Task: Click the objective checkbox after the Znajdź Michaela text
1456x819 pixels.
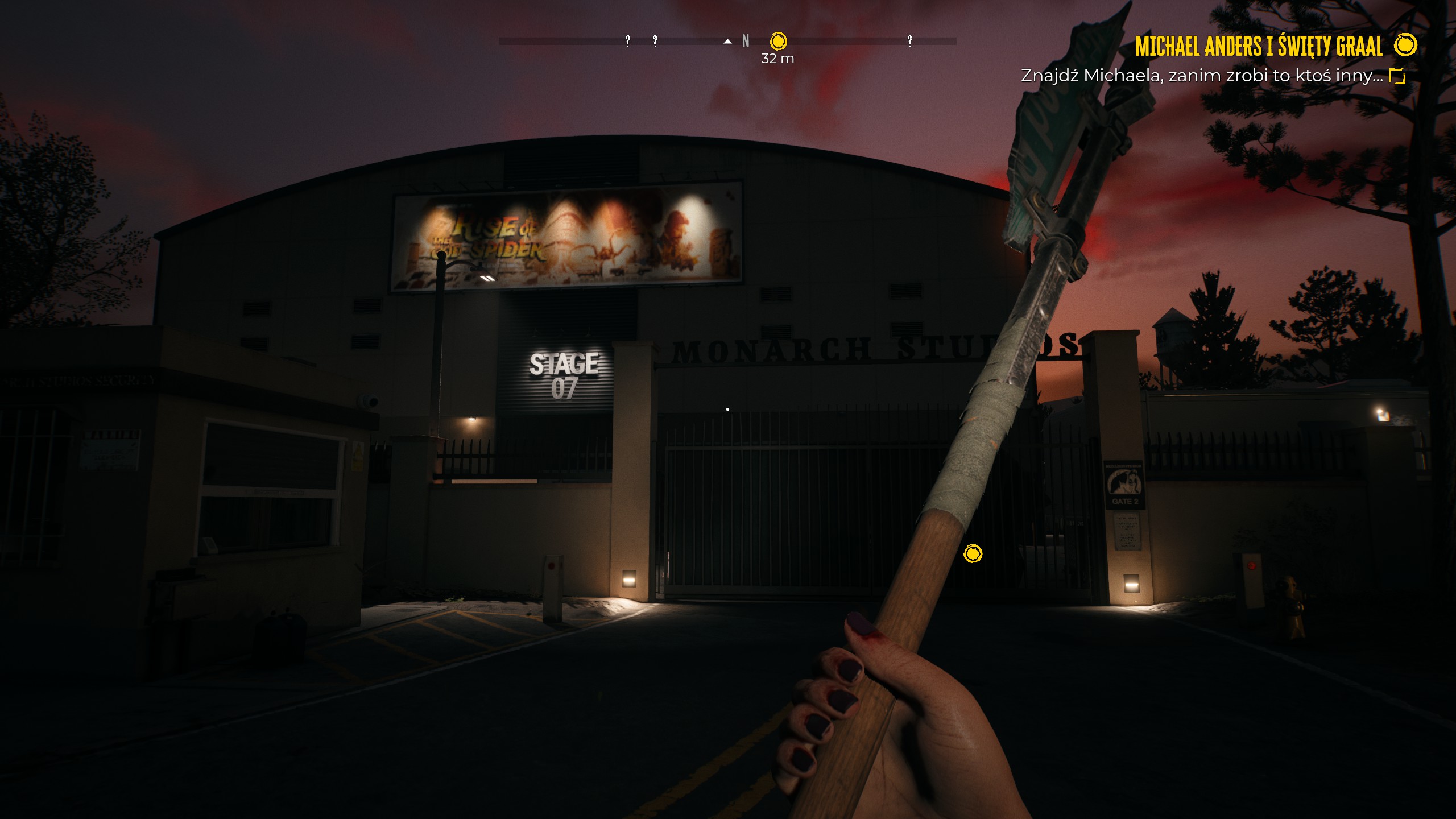Action: click(x=1397, y=76)
